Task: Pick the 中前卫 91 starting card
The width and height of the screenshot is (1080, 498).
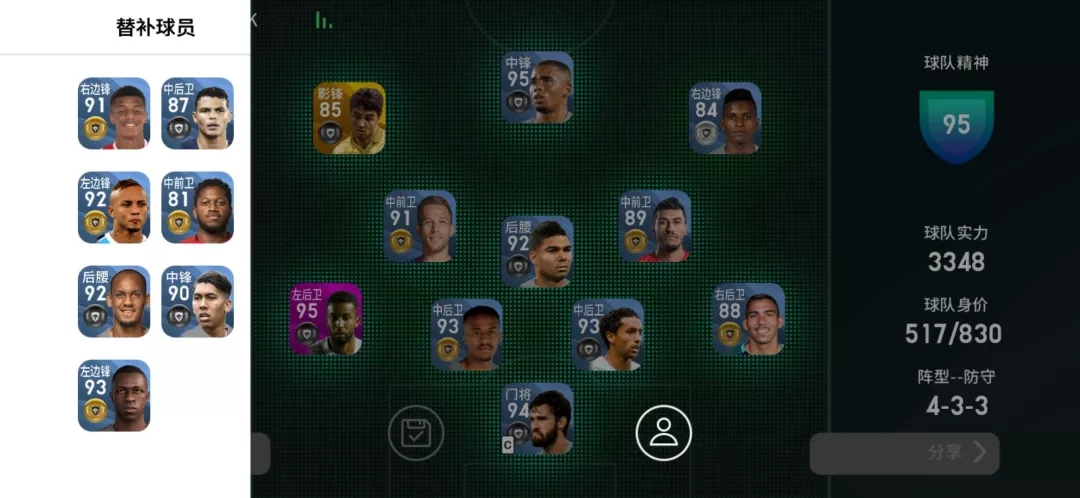Action: click(x=420, y=227)
